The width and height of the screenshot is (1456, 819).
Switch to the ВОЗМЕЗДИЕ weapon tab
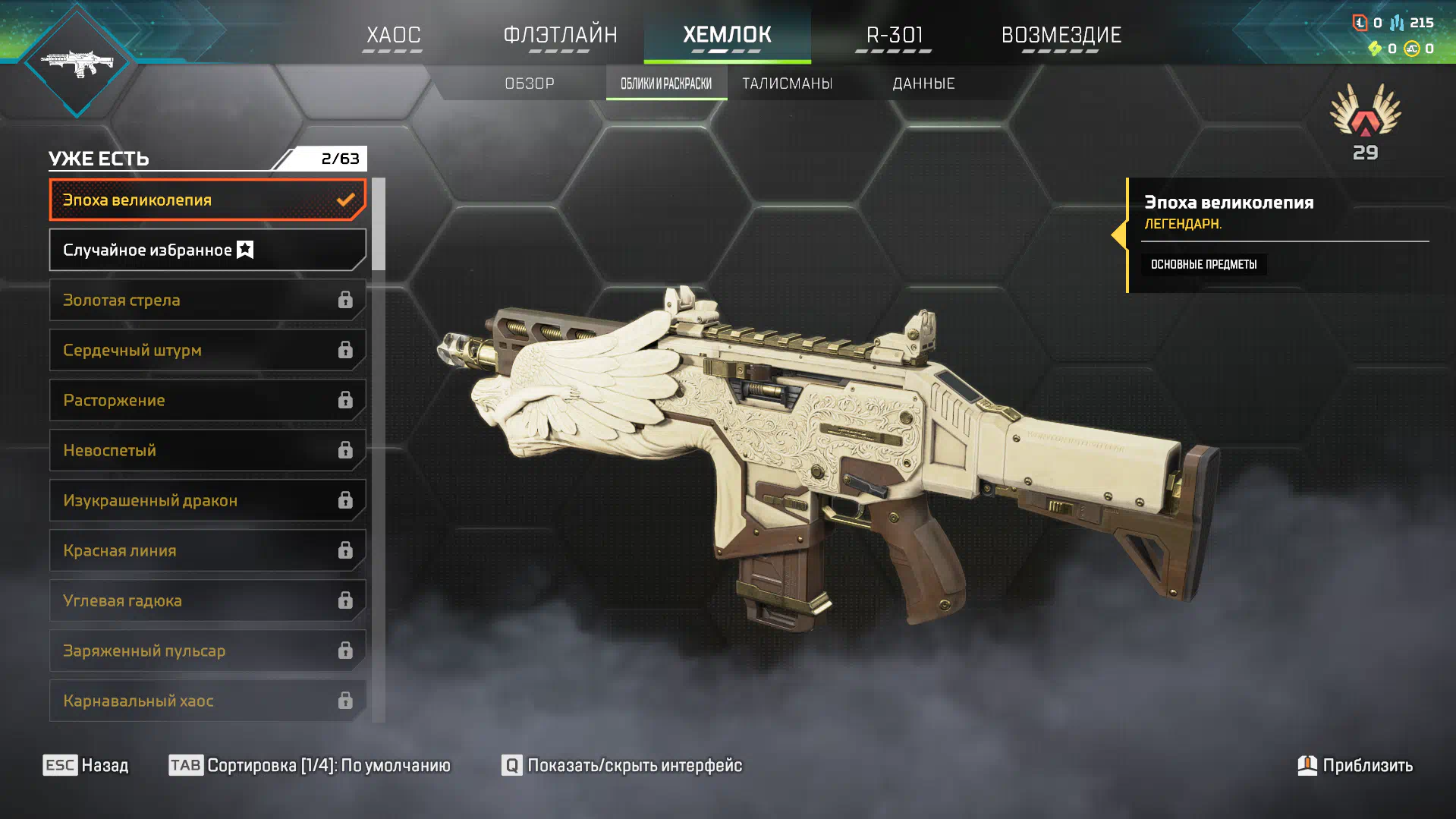pos(1061,35)
